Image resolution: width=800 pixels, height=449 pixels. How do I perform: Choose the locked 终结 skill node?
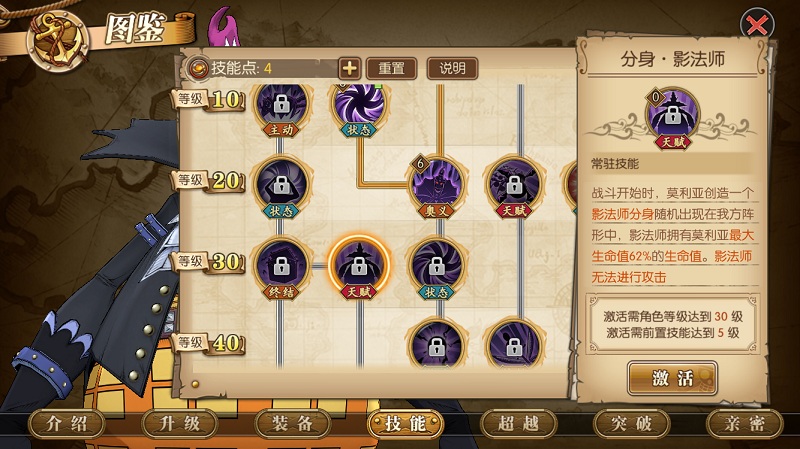coord(280,266)
